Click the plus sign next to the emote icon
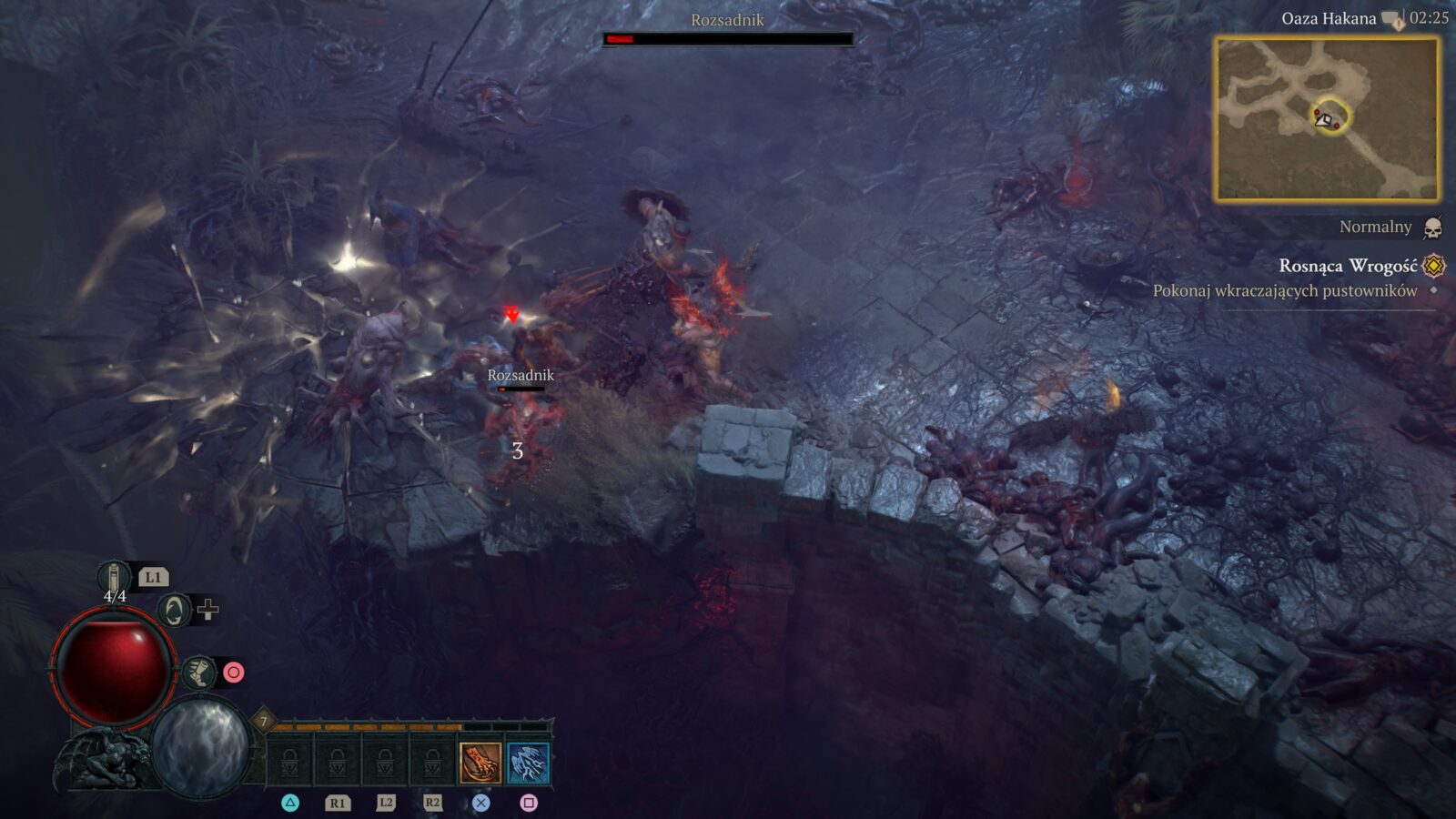 pyautogui.click(x=207, y=608)
